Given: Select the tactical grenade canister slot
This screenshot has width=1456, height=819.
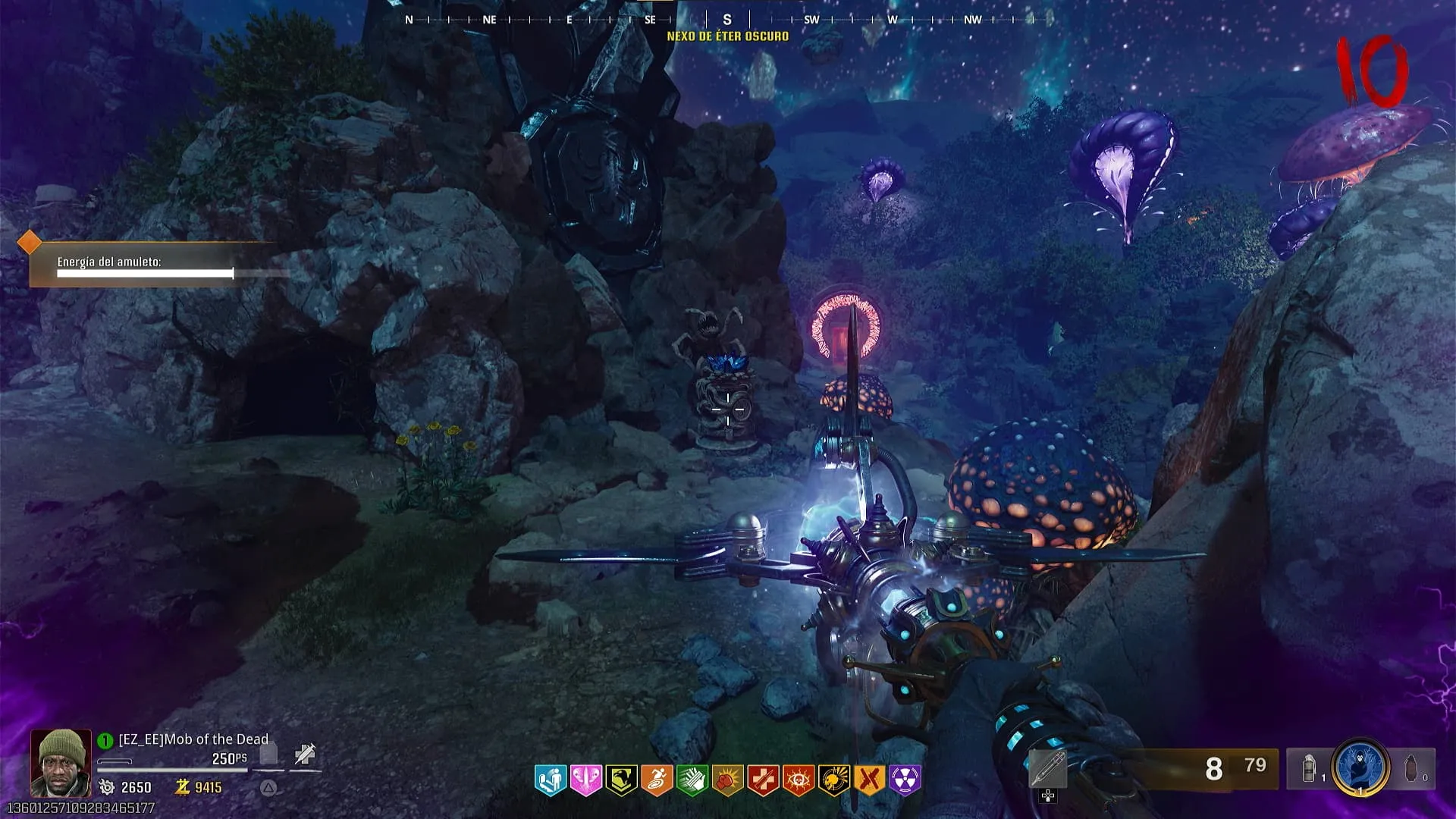Looking at the screenshot, I should coord(1310,769).
